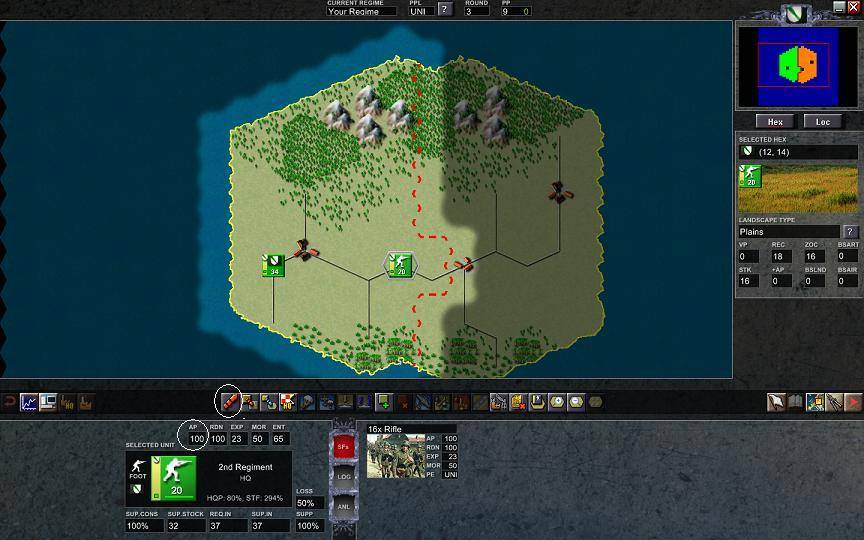
Task: Open landscape type help question mark
Action: pyautogui.click(x=850, y=232)
